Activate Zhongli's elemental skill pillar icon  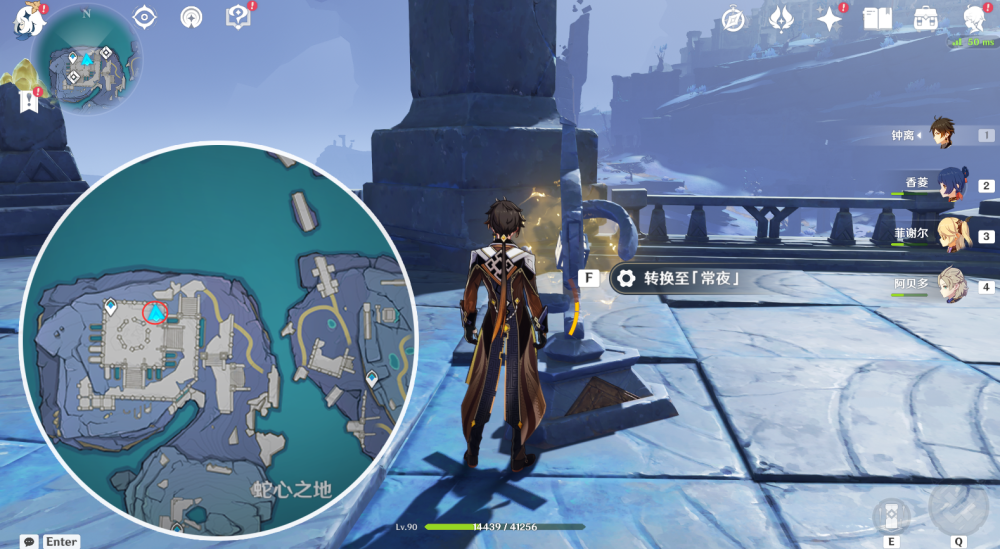[891, 516]
